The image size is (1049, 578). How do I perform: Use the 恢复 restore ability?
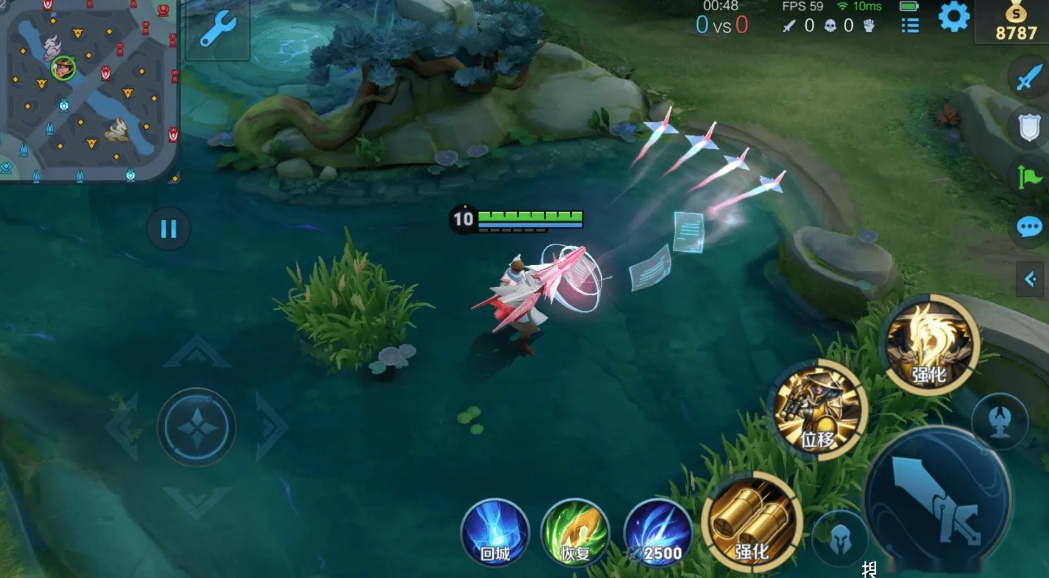(575, 531)
